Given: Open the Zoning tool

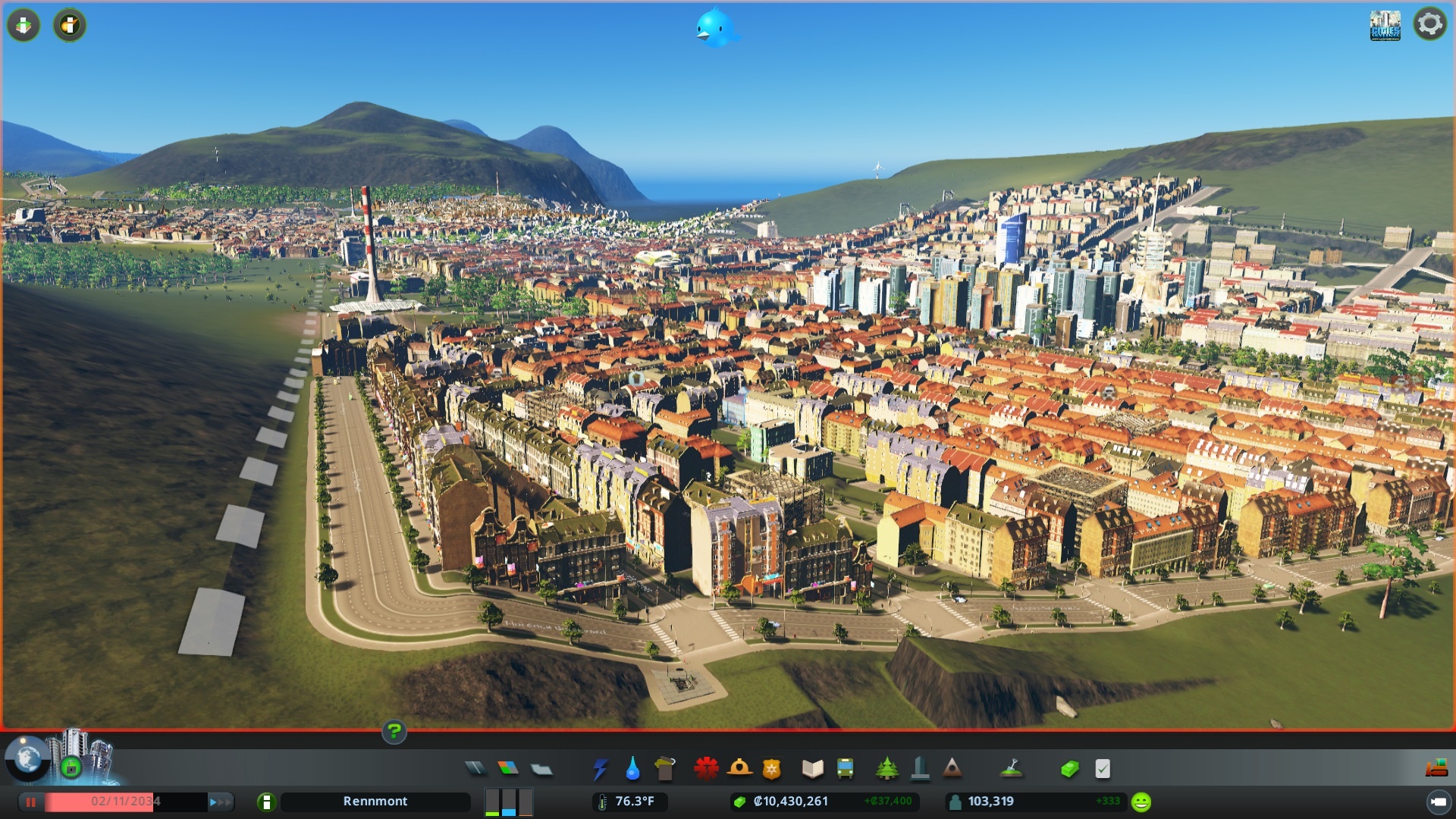Looking at the screenshot, I should 508,769.
